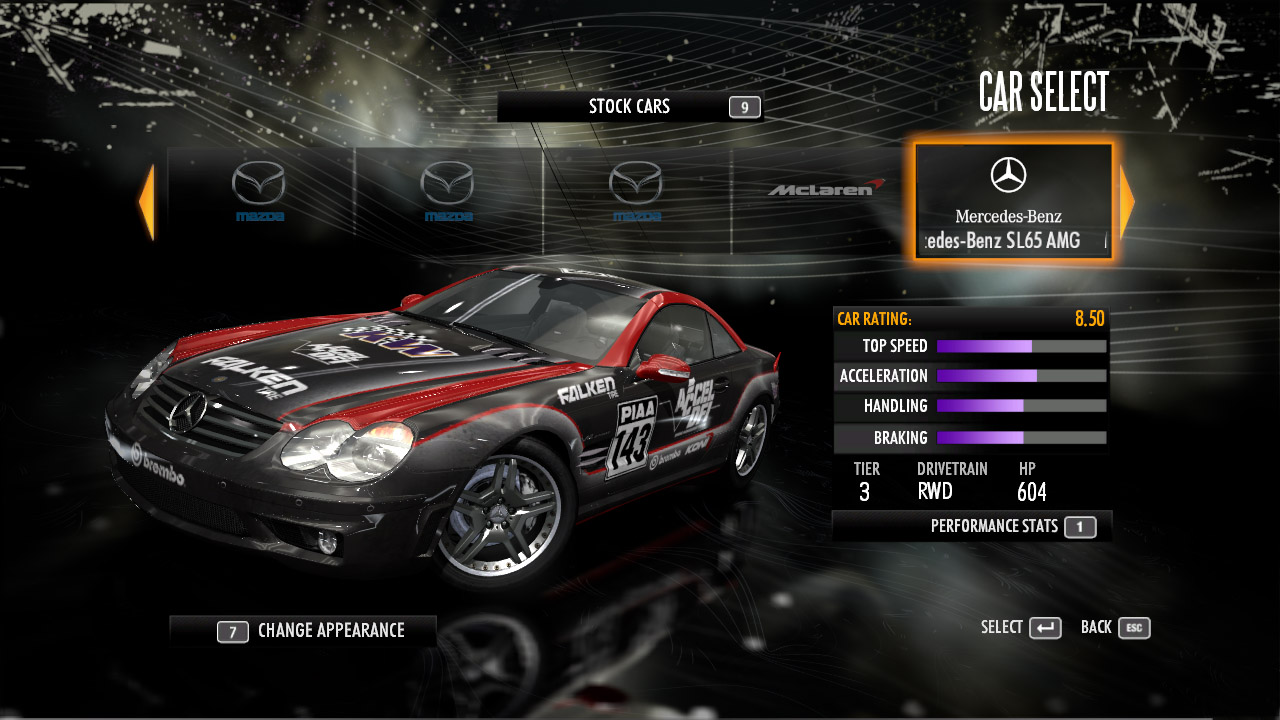Show the next car with the right arrow
The image size is (1280, 720).
[x=1127, y=203]
